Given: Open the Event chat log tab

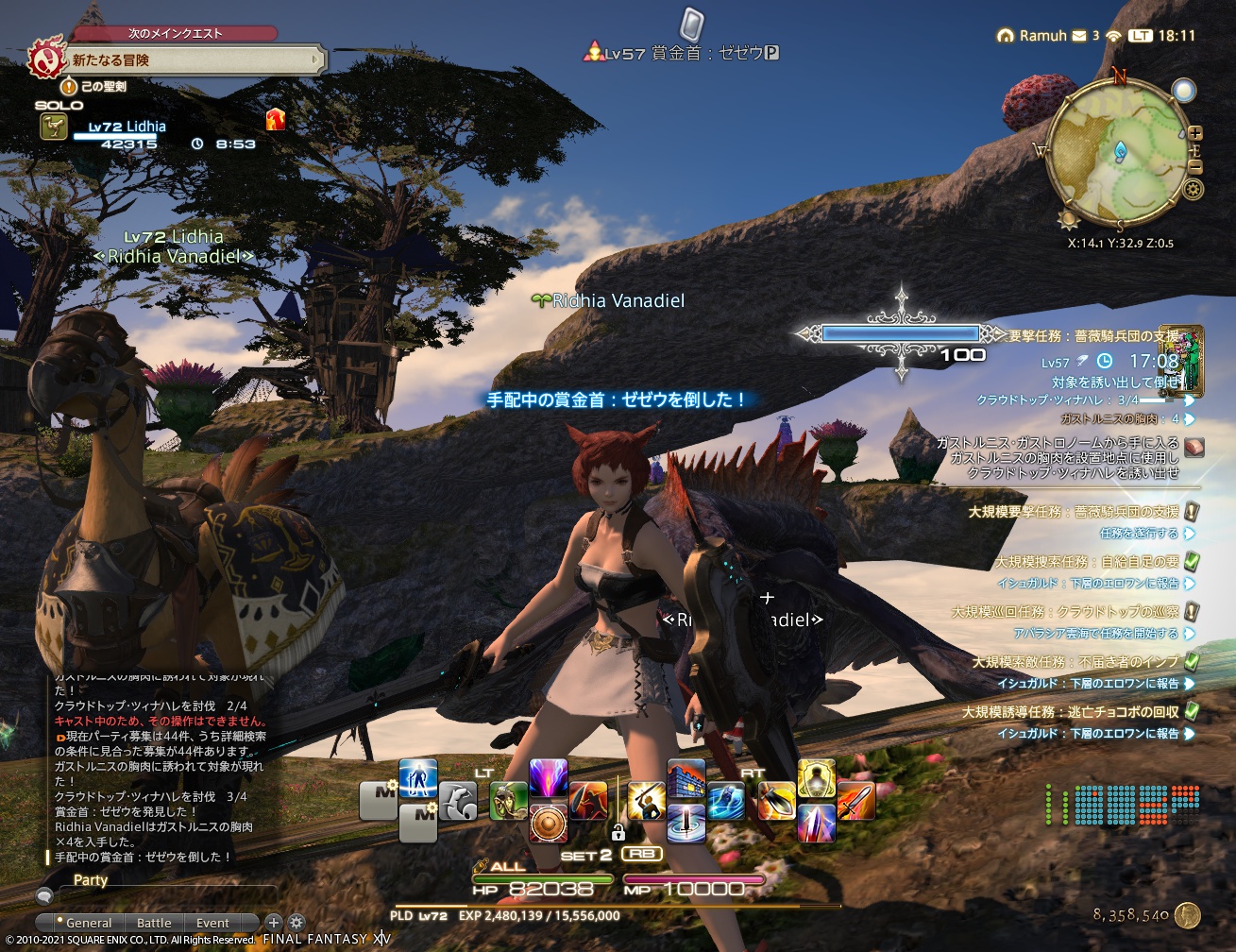Looking at the screenshot, I should [x=213, y=923].
